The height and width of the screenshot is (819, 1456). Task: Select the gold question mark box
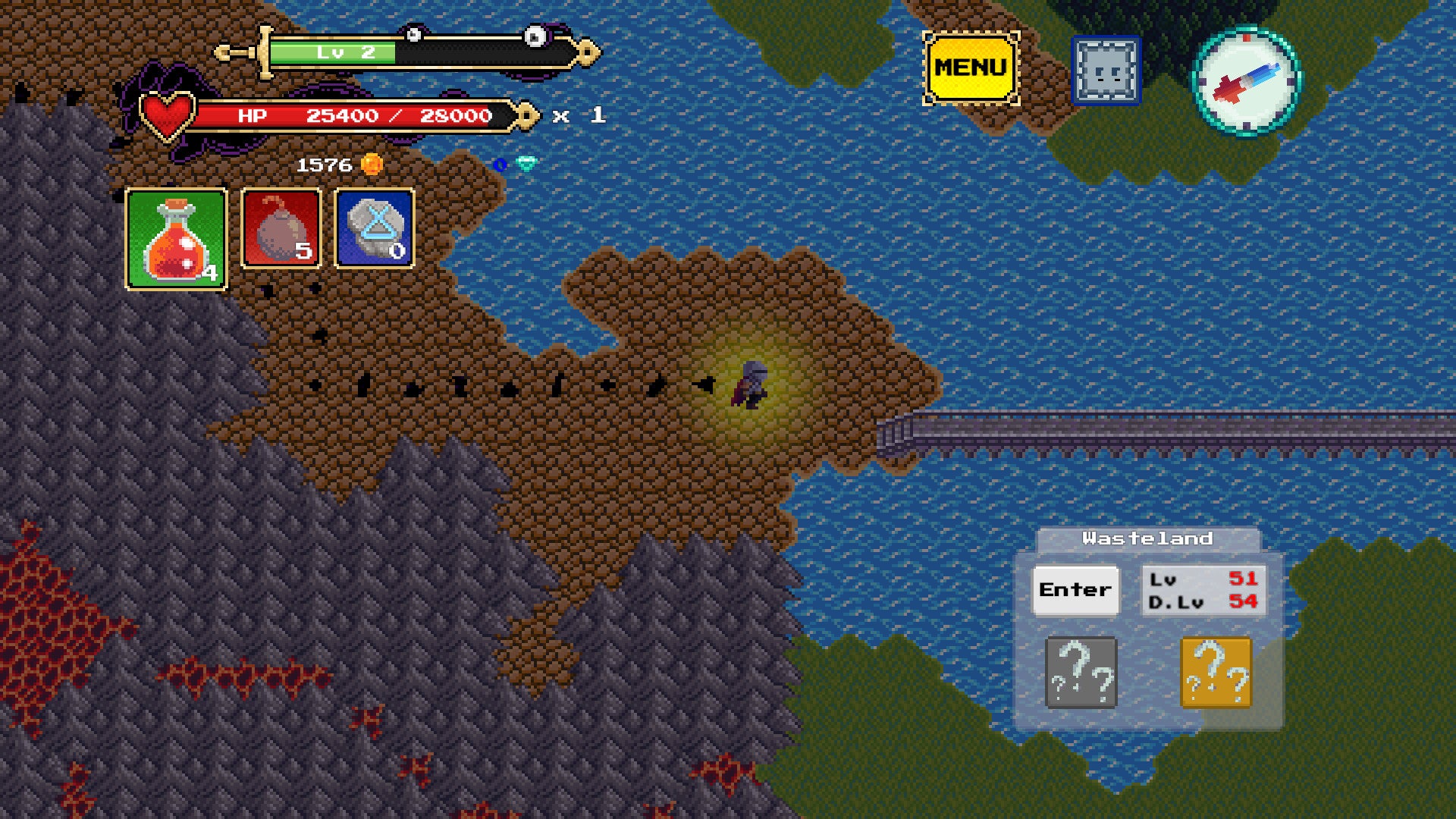tap(1216, 673)
